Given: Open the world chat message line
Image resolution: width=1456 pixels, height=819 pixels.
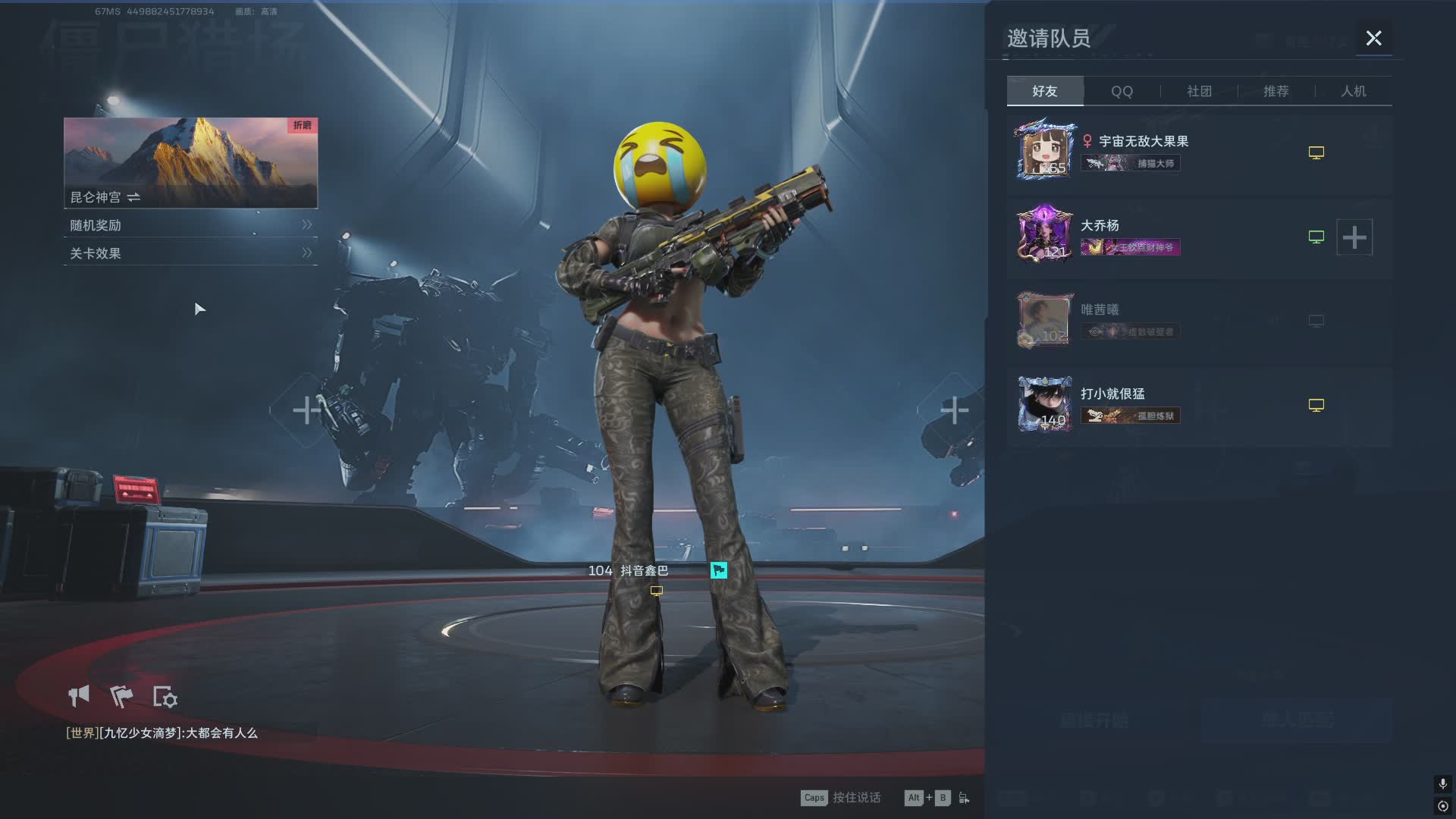Looking at the screenshot, I should click(162, 733).
